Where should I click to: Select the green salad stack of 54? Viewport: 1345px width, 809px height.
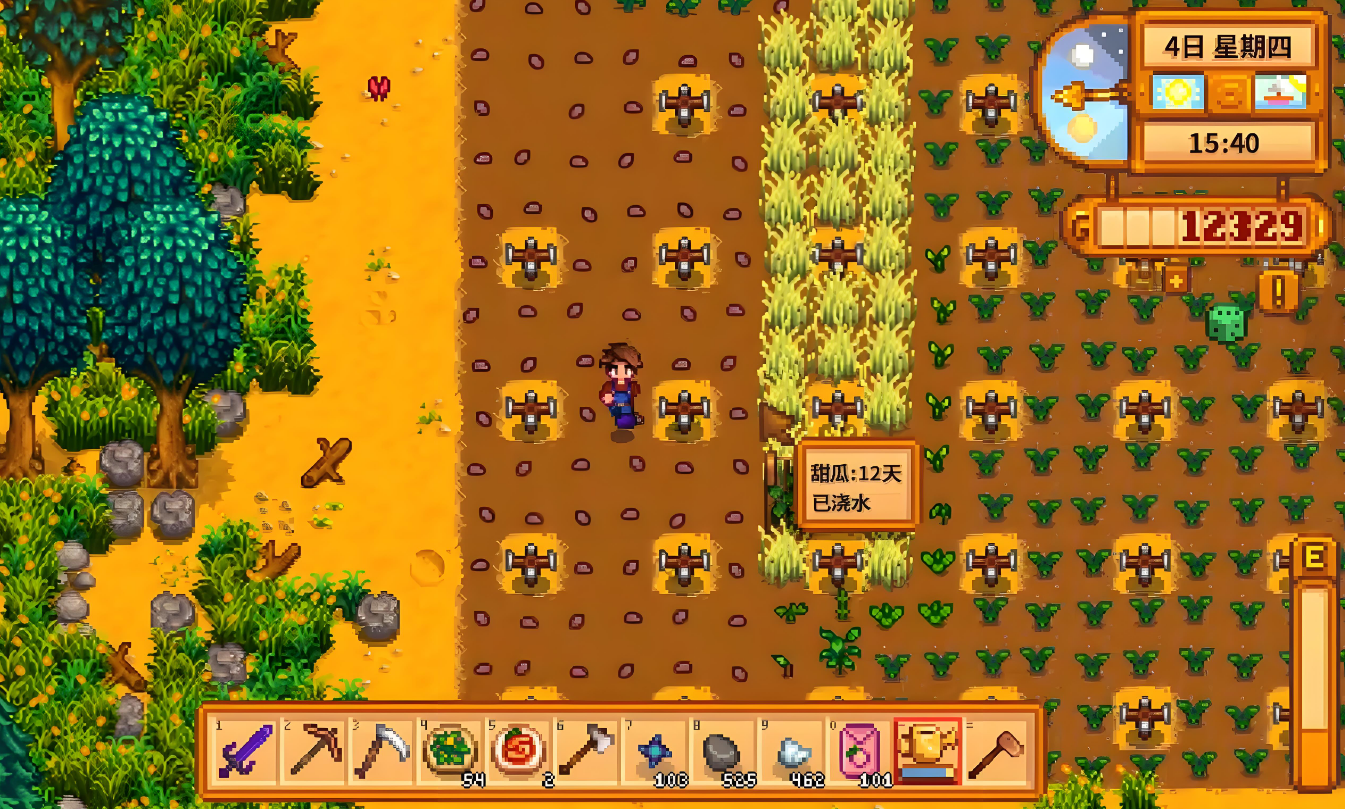[x=450, y=751]
